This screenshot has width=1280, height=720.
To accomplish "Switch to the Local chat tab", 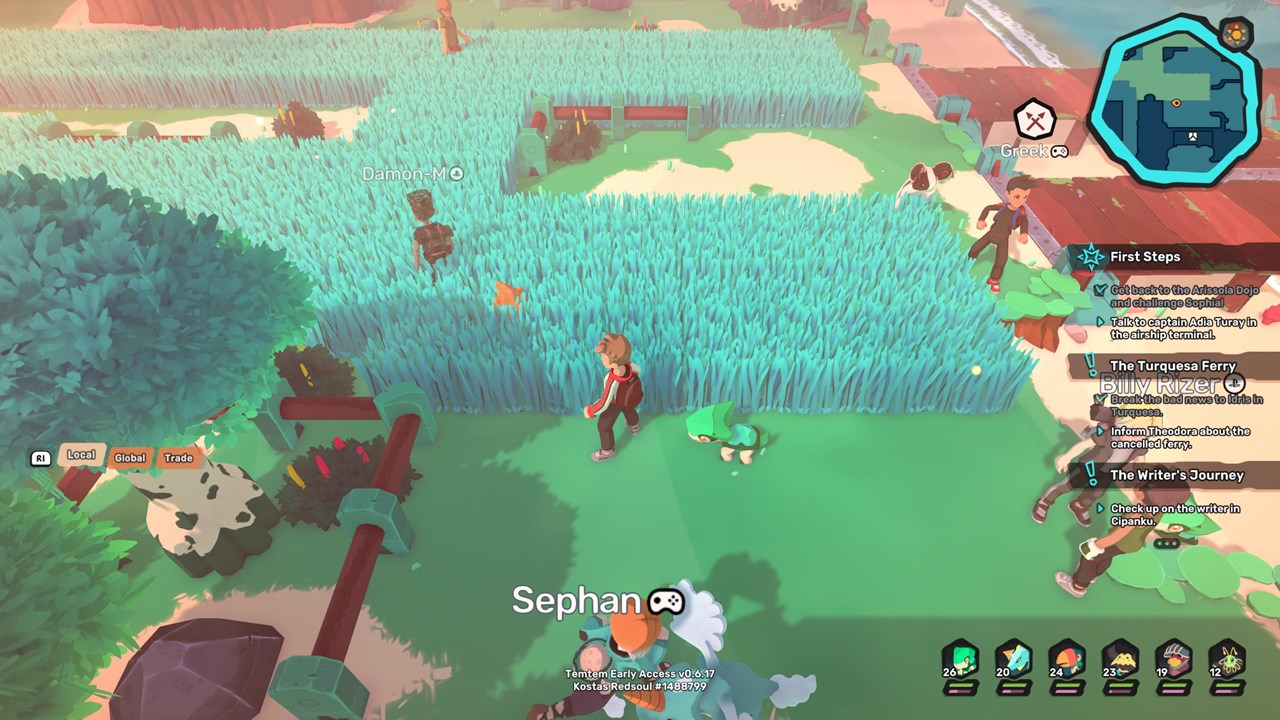I will click(x=81, y=455).
